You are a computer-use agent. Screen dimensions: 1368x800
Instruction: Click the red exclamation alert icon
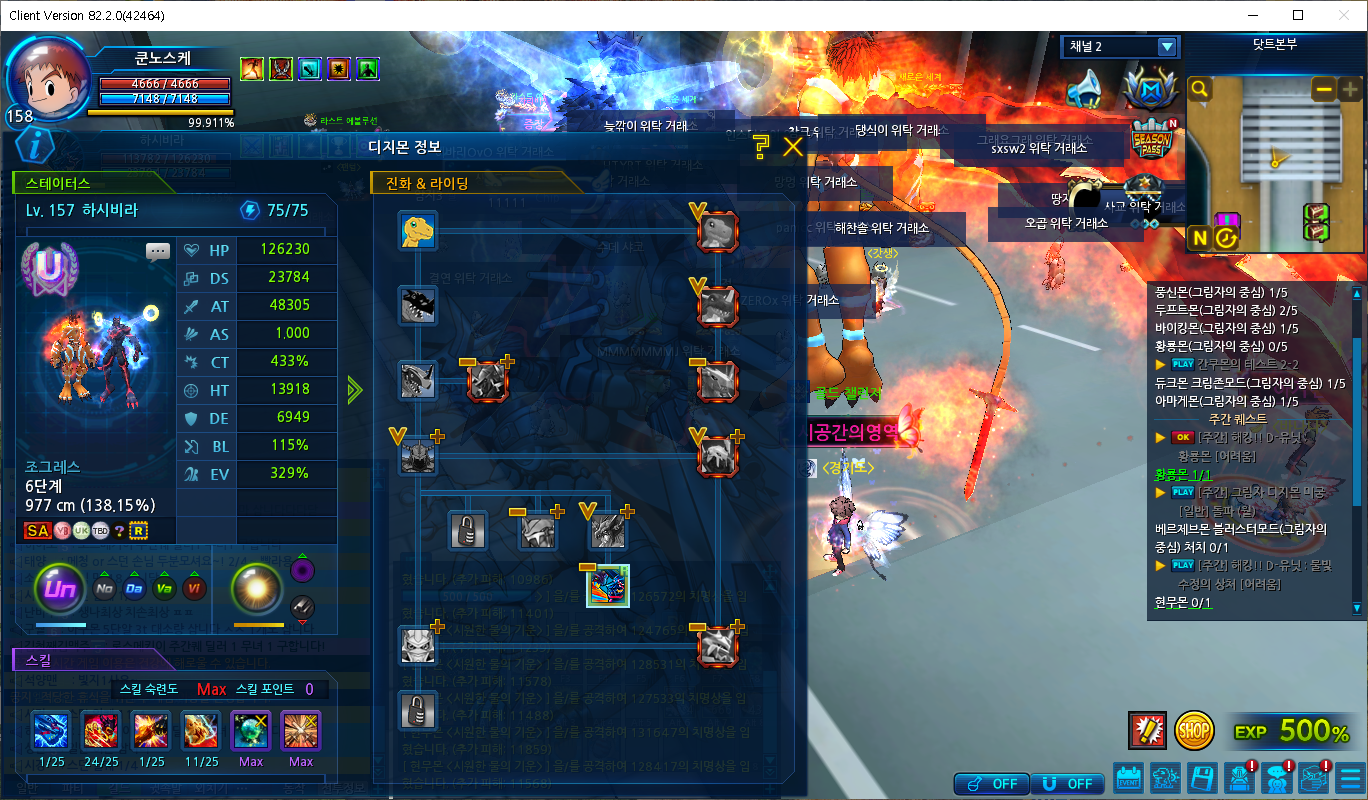(x=1146, y=731)
